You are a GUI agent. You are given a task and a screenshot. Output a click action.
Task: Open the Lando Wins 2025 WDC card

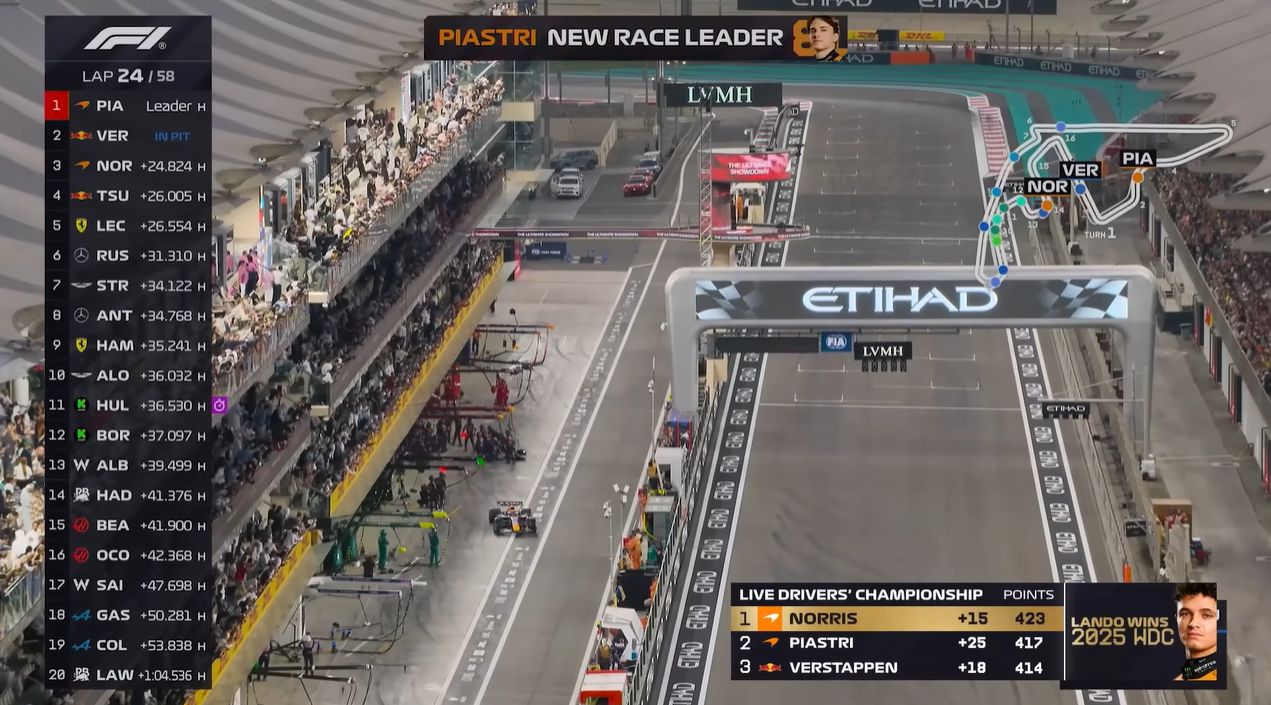[x=1144, y=635]
